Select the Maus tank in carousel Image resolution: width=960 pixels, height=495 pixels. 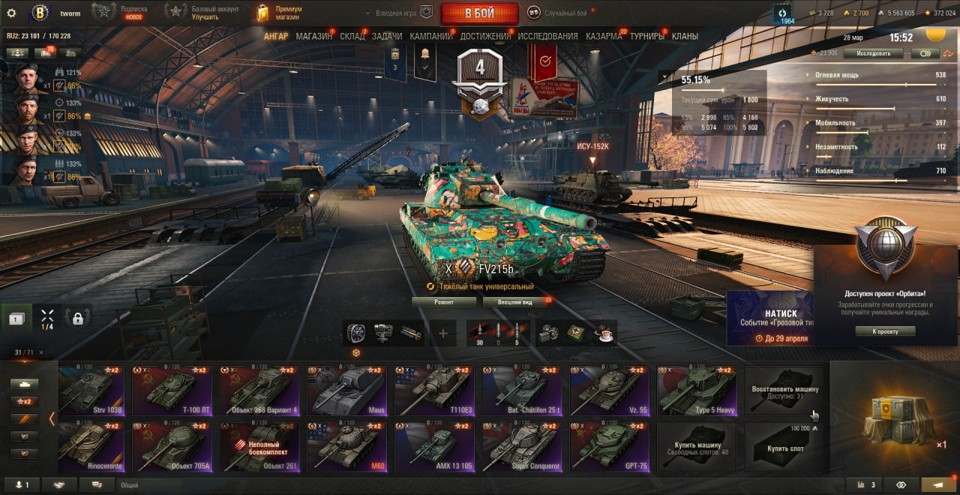click(x=346, y=391)
